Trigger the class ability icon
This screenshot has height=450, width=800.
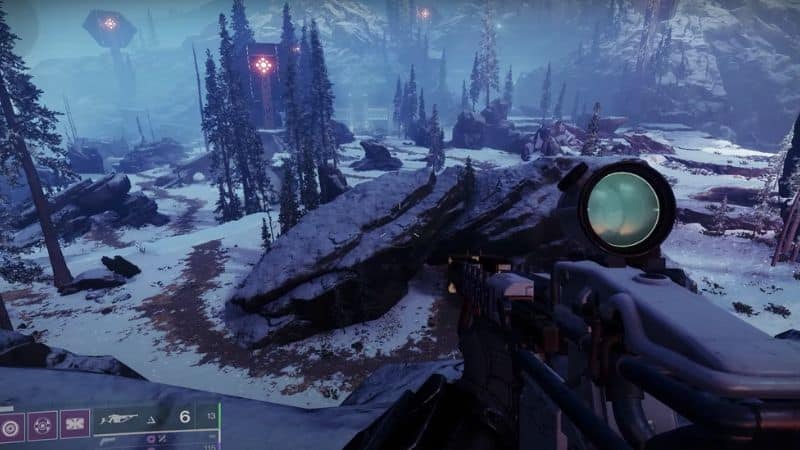click(11, 425)
